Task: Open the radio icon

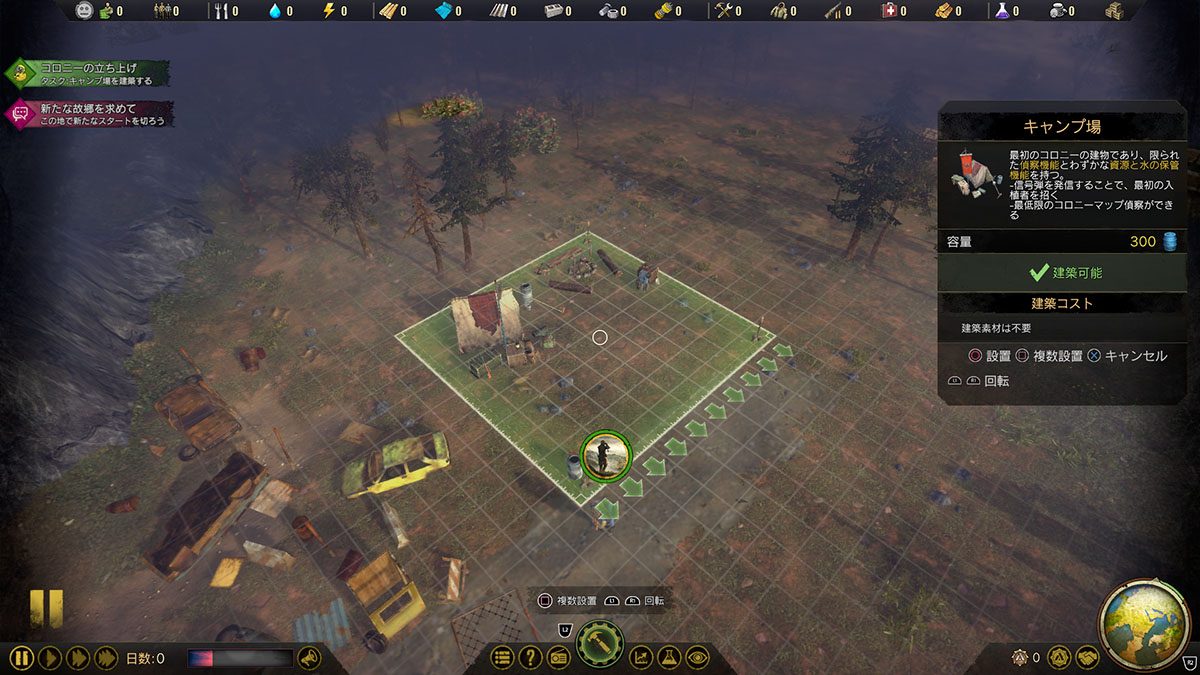Action: [558, 658]
